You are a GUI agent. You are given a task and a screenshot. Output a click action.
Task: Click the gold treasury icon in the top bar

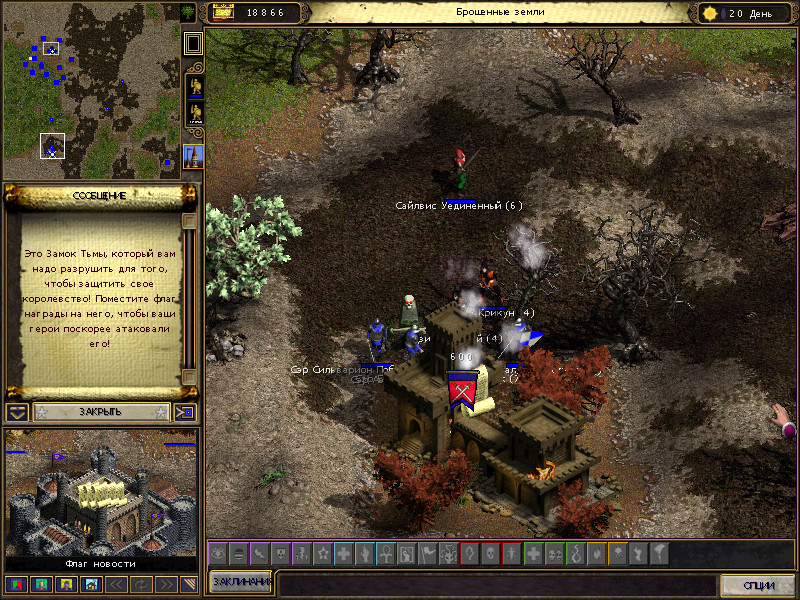click(222, 13)
